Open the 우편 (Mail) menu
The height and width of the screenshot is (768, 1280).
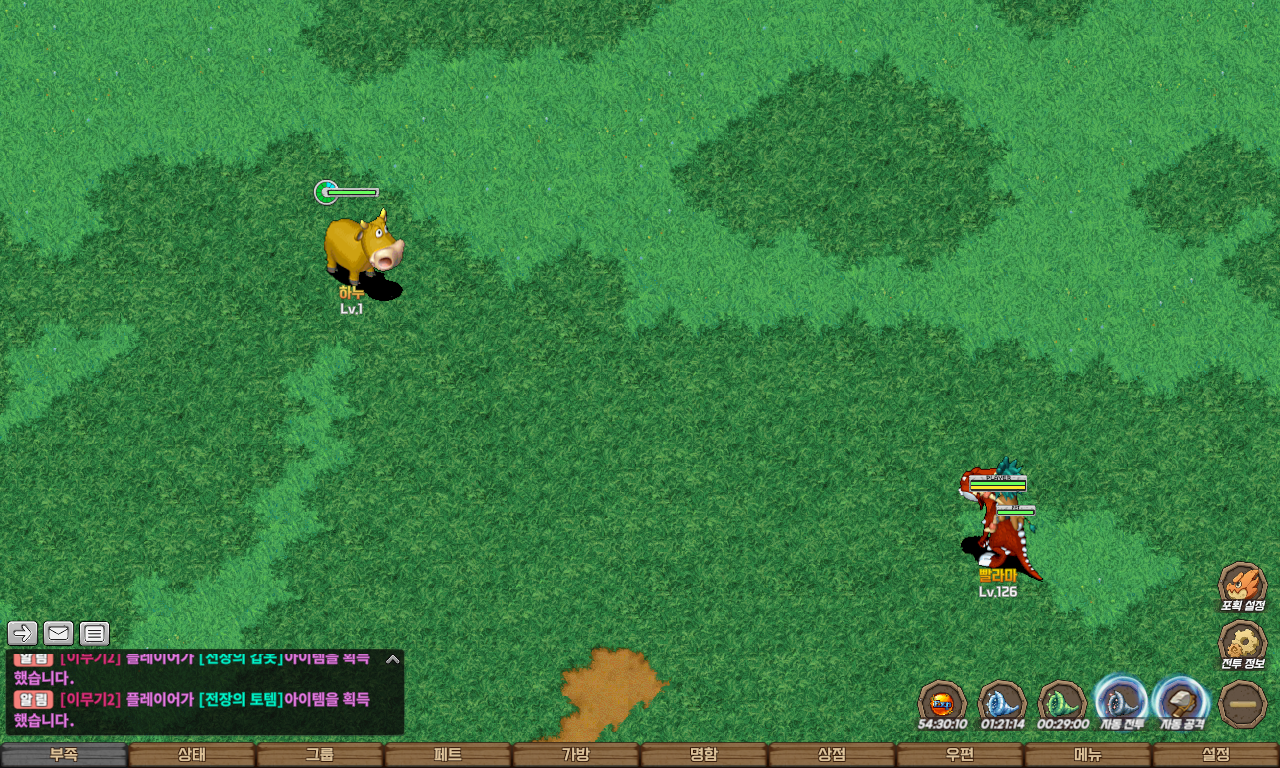click(x=960, y=755)
